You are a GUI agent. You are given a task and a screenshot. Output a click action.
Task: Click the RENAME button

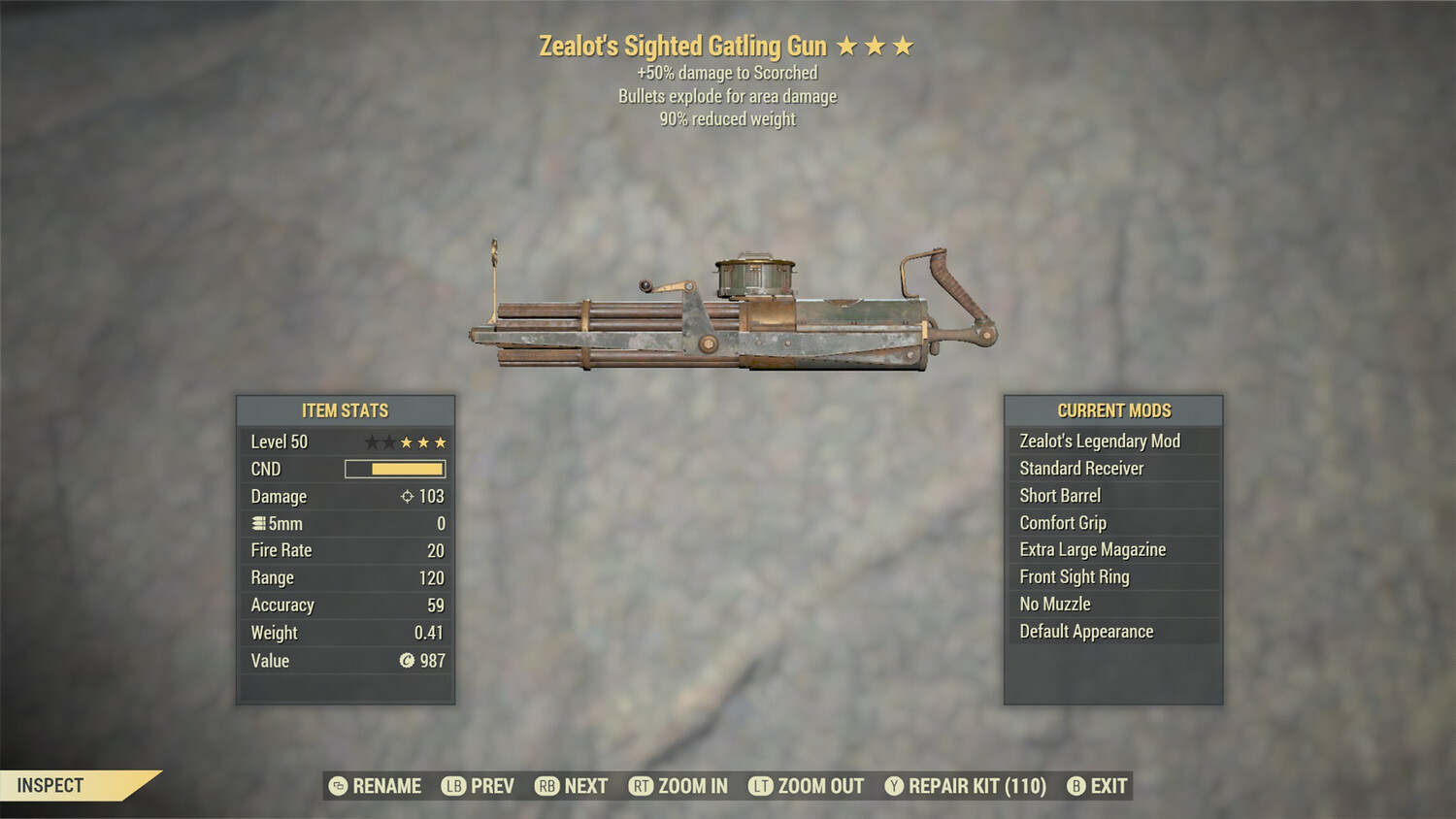pyautogui.click(x=387, y=786)
